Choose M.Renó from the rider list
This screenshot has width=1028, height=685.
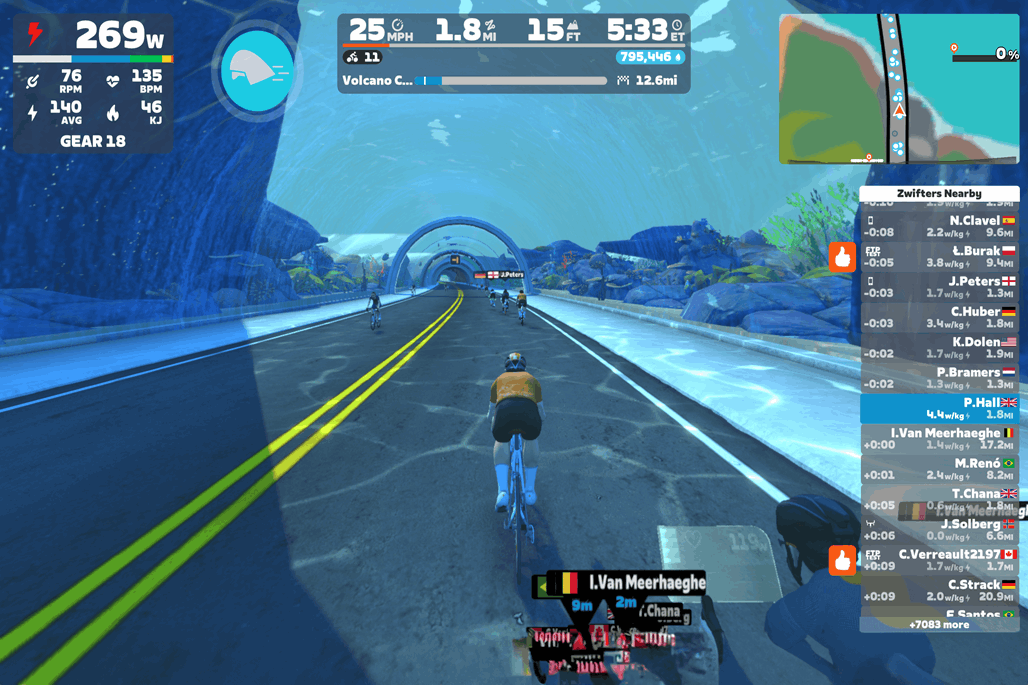pyautogui.click(x=939, y=469)
